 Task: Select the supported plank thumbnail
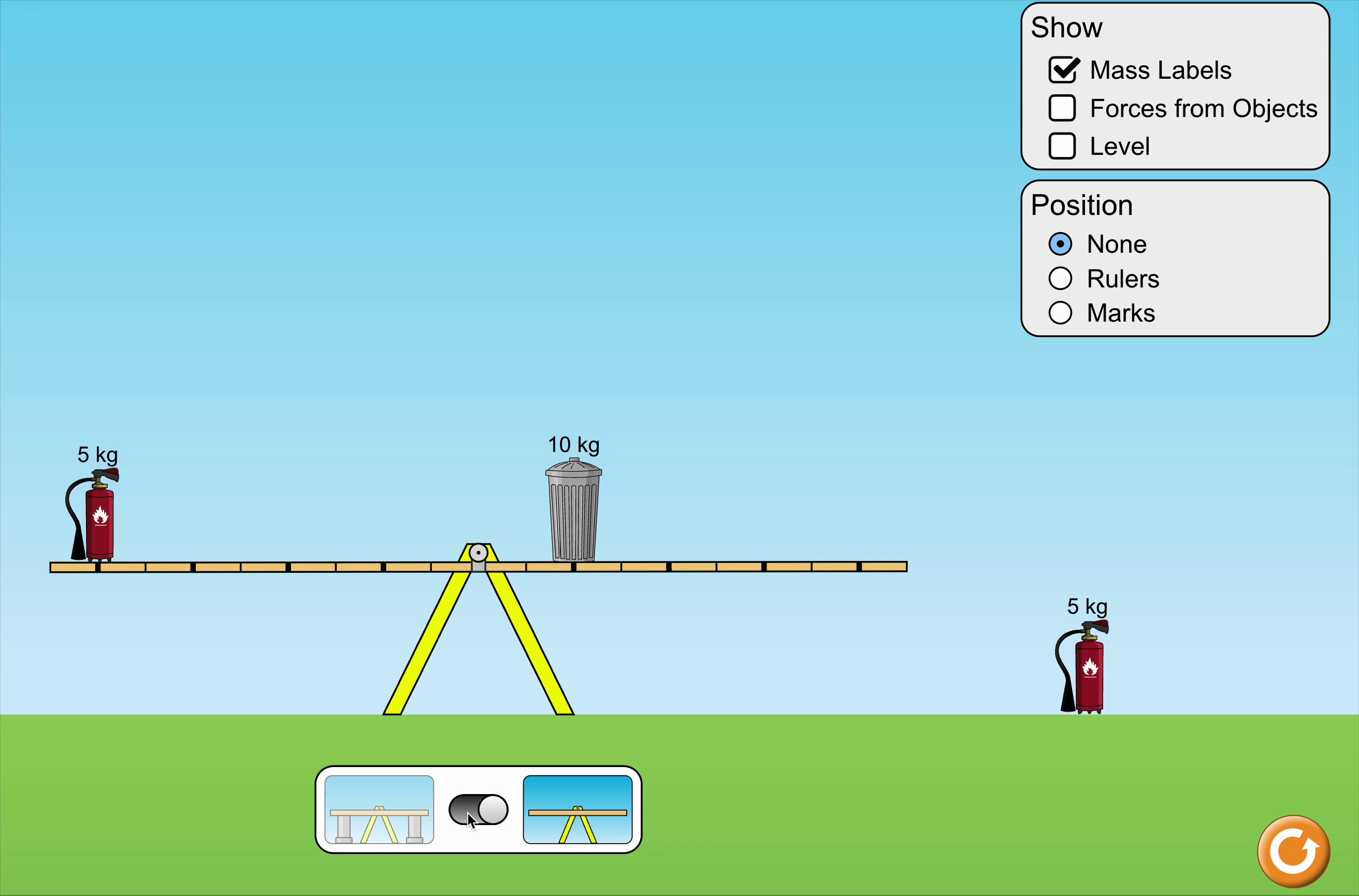379,810
